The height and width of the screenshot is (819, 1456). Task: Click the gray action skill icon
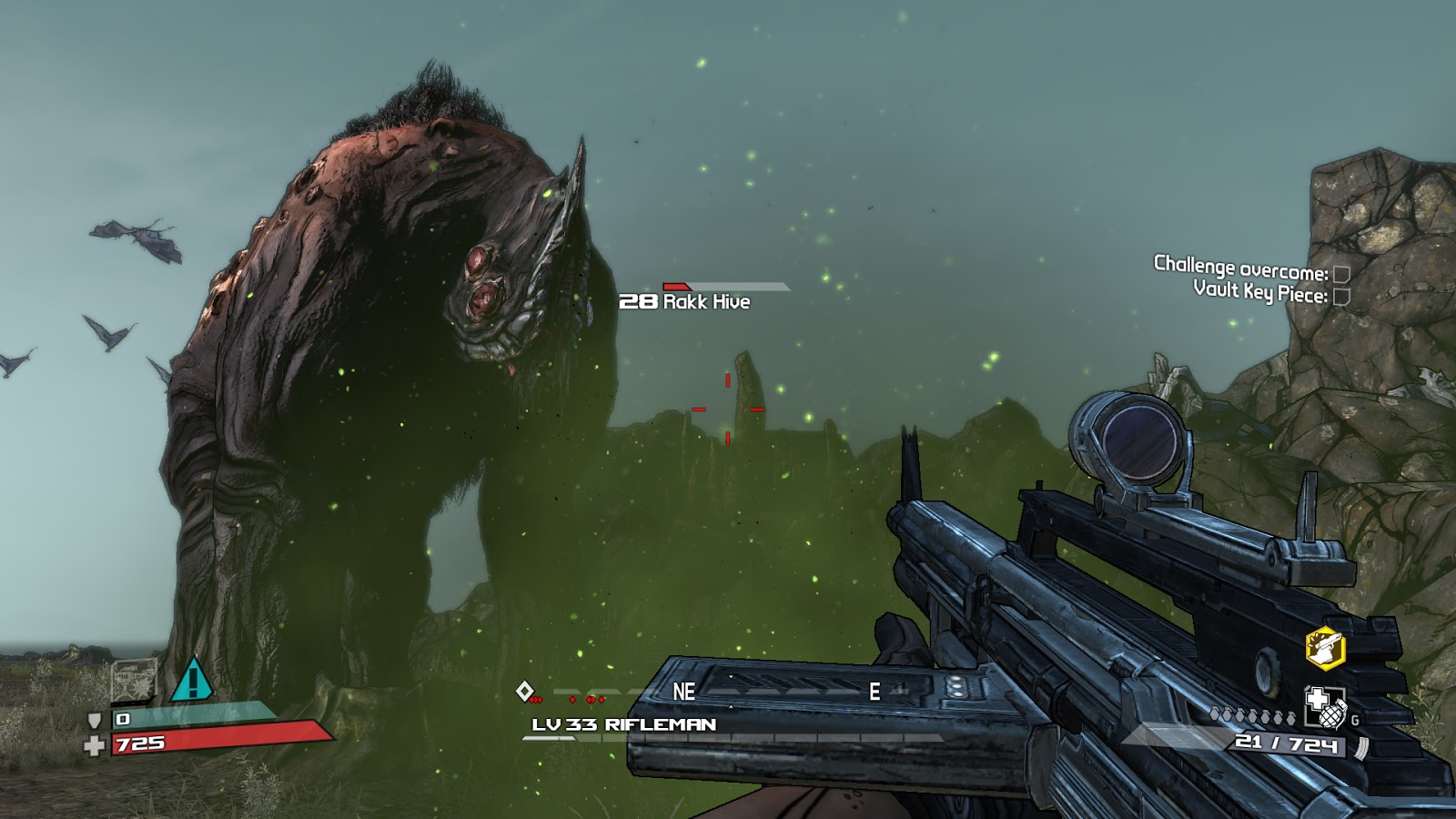(x=133, y=681)
